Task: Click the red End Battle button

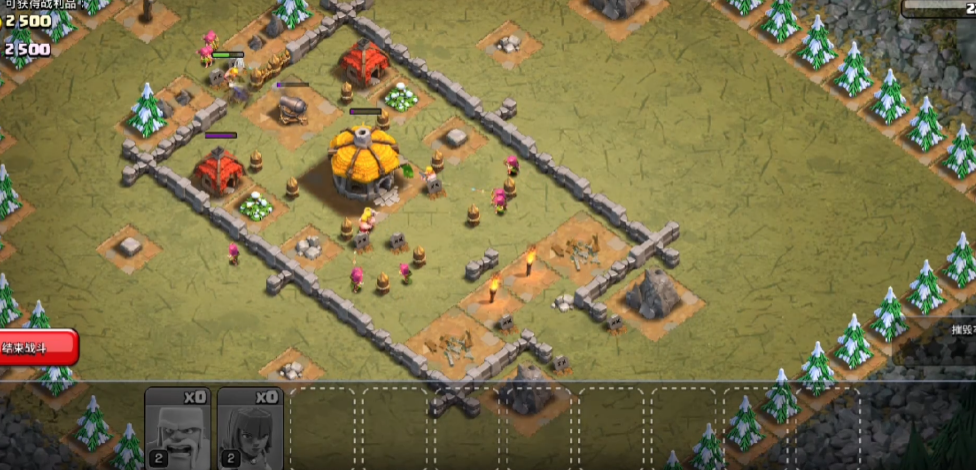Action: pyautogui.click(x=38, y=348)
